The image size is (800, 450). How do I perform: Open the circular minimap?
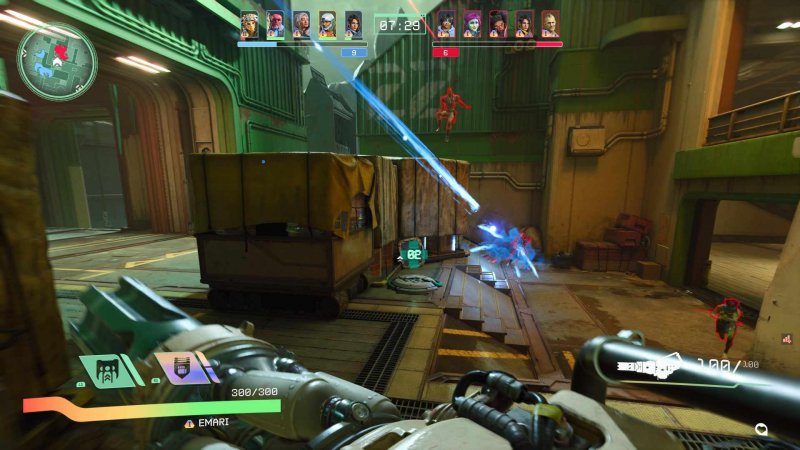coord(57,61)
